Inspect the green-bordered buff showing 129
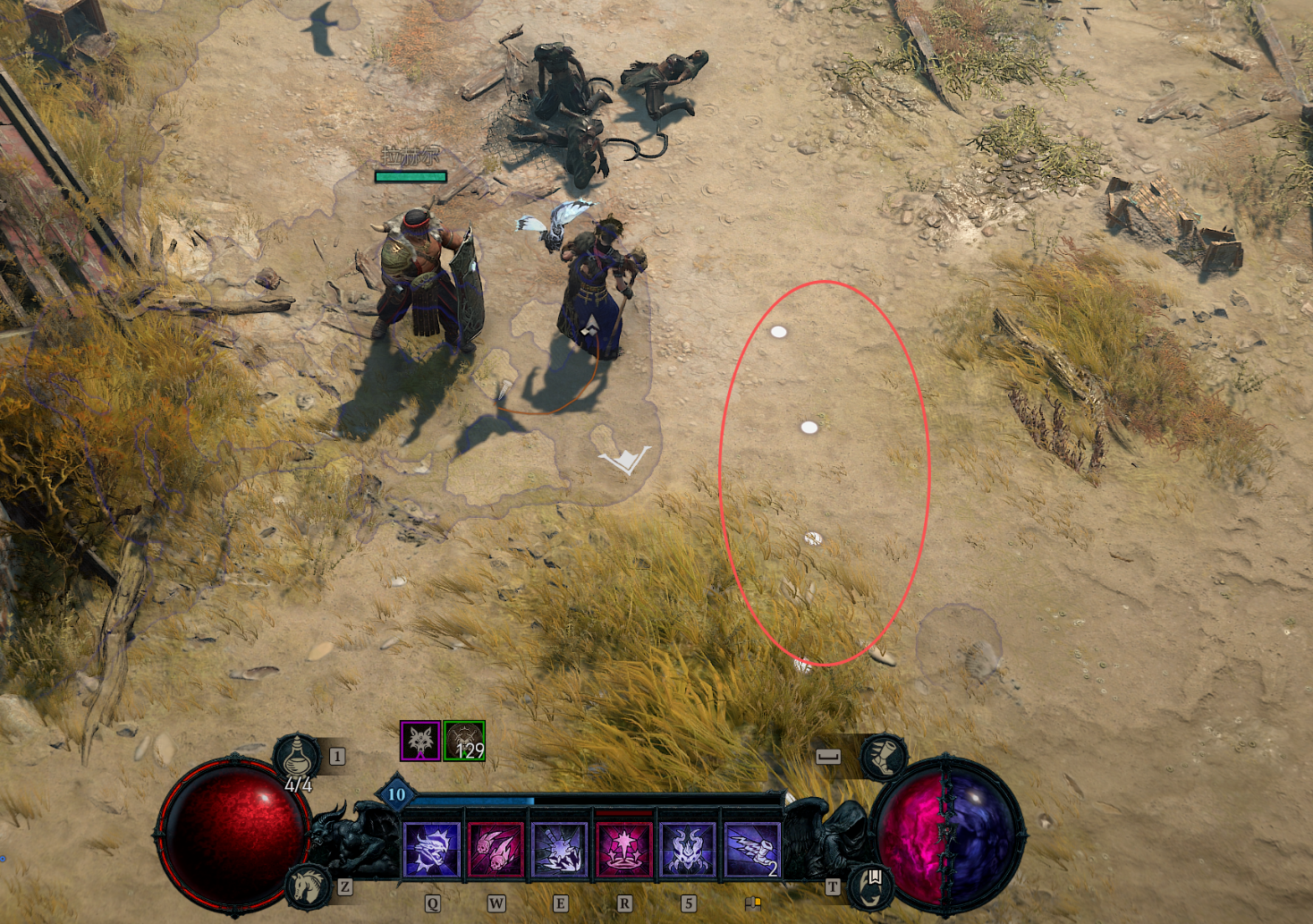The image size is (1313, 924). pos(464,741)
